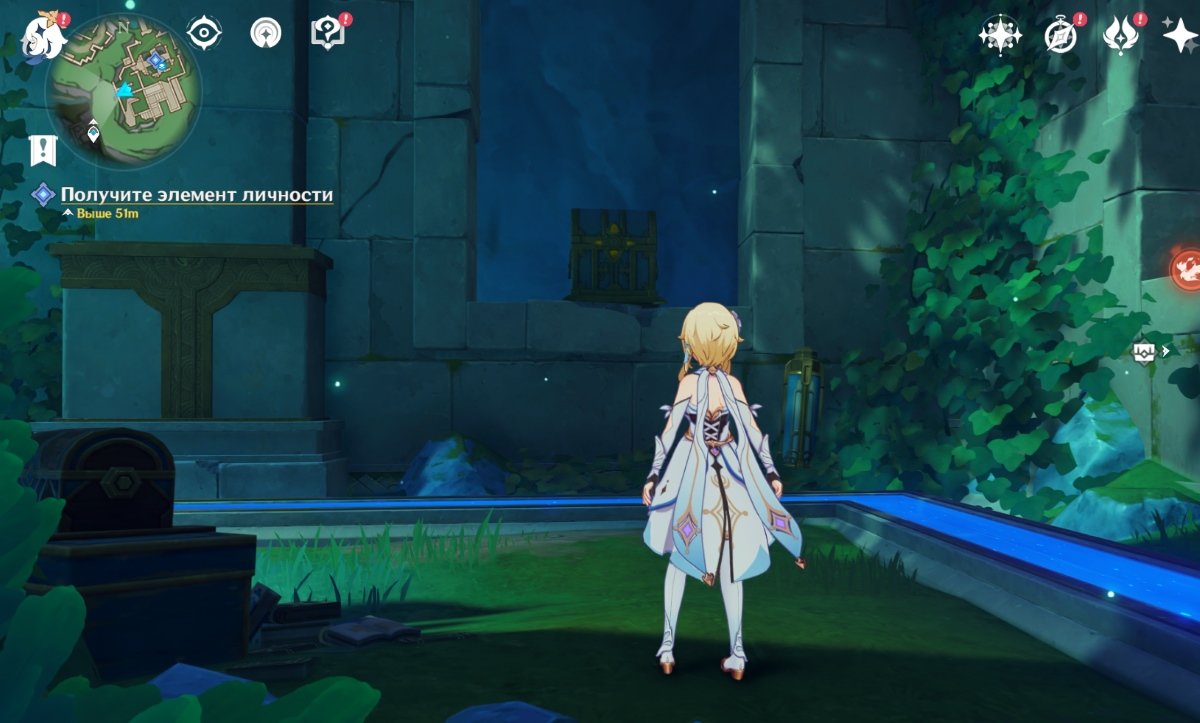Select the red glowing character icon
Screen dimensions: 1200x723
pyautogui.click(x=1186, y=267)
